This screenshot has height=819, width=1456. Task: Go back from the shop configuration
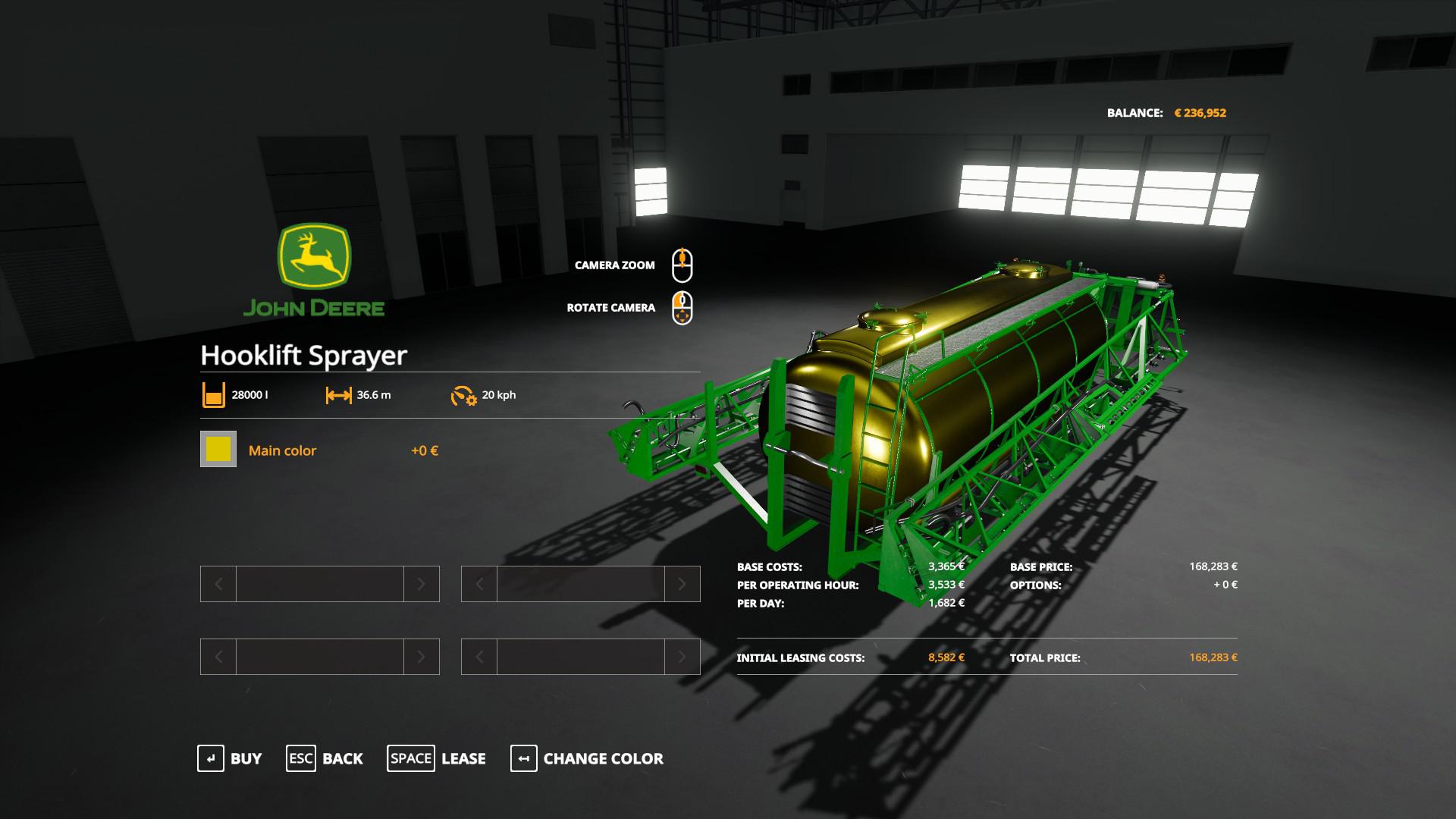tap(325, 758)
